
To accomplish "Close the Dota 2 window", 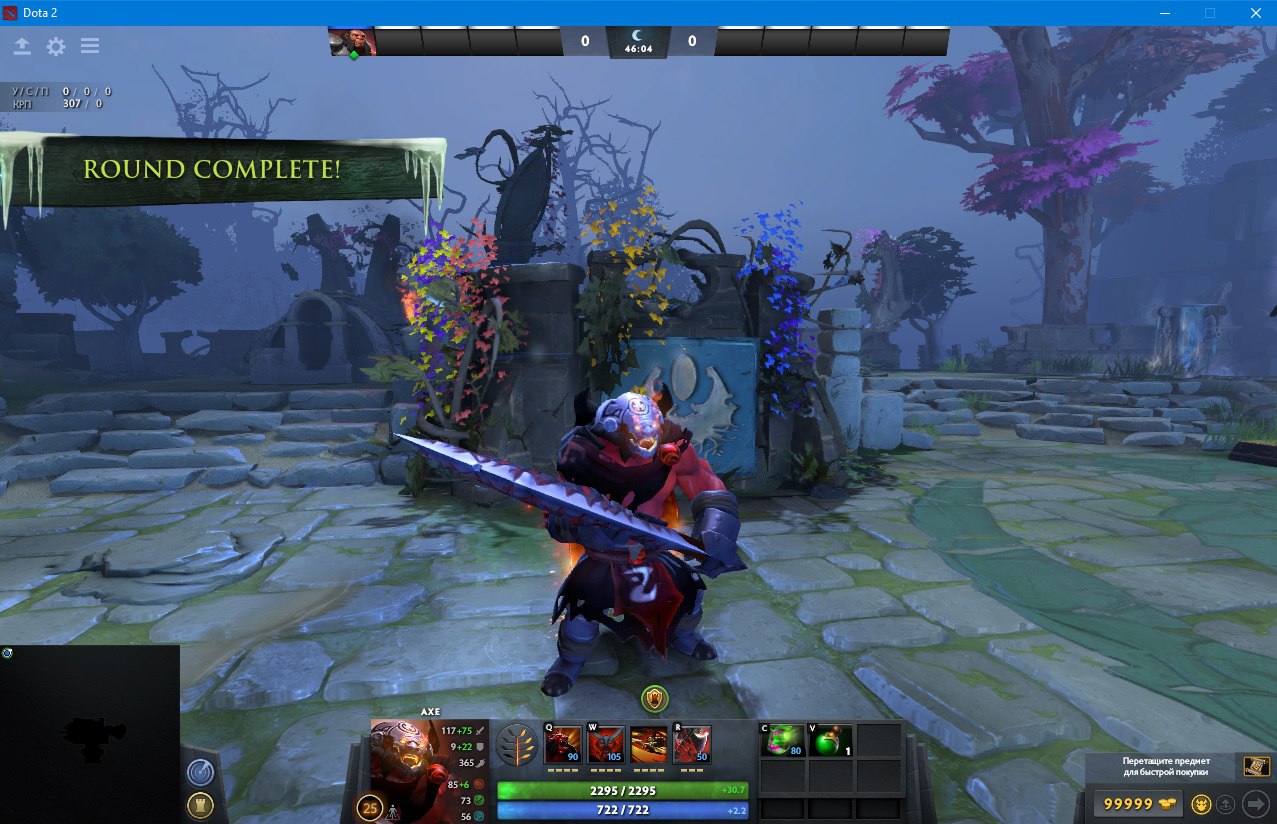I will point(1253,13).
